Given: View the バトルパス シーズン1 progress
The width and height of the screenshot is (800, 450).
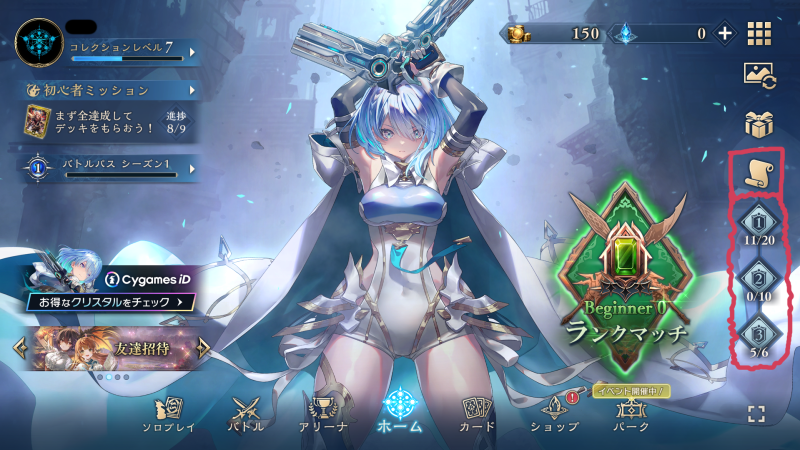Looking at the screenshot, I should click(x=110, y=168).
